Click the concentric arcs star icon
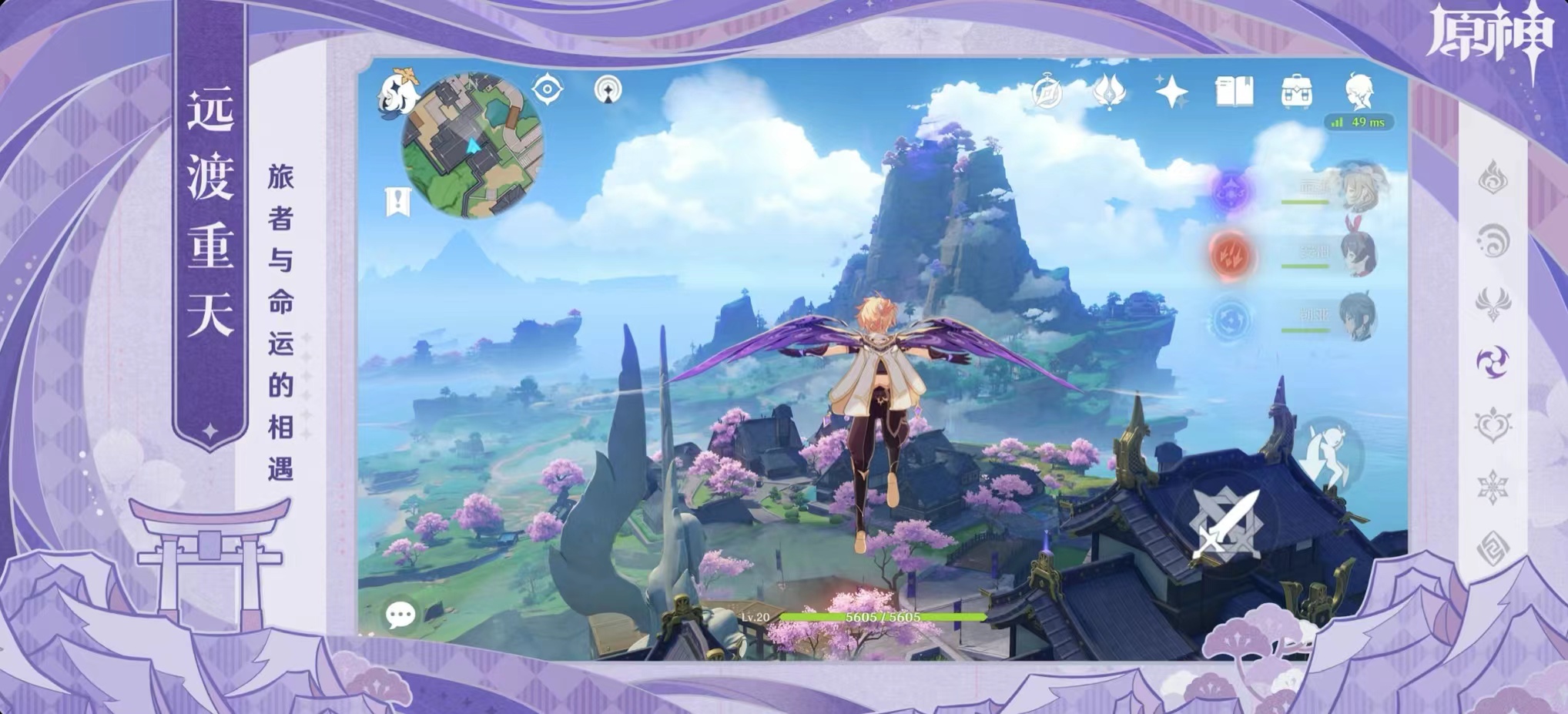 [608, 90]
